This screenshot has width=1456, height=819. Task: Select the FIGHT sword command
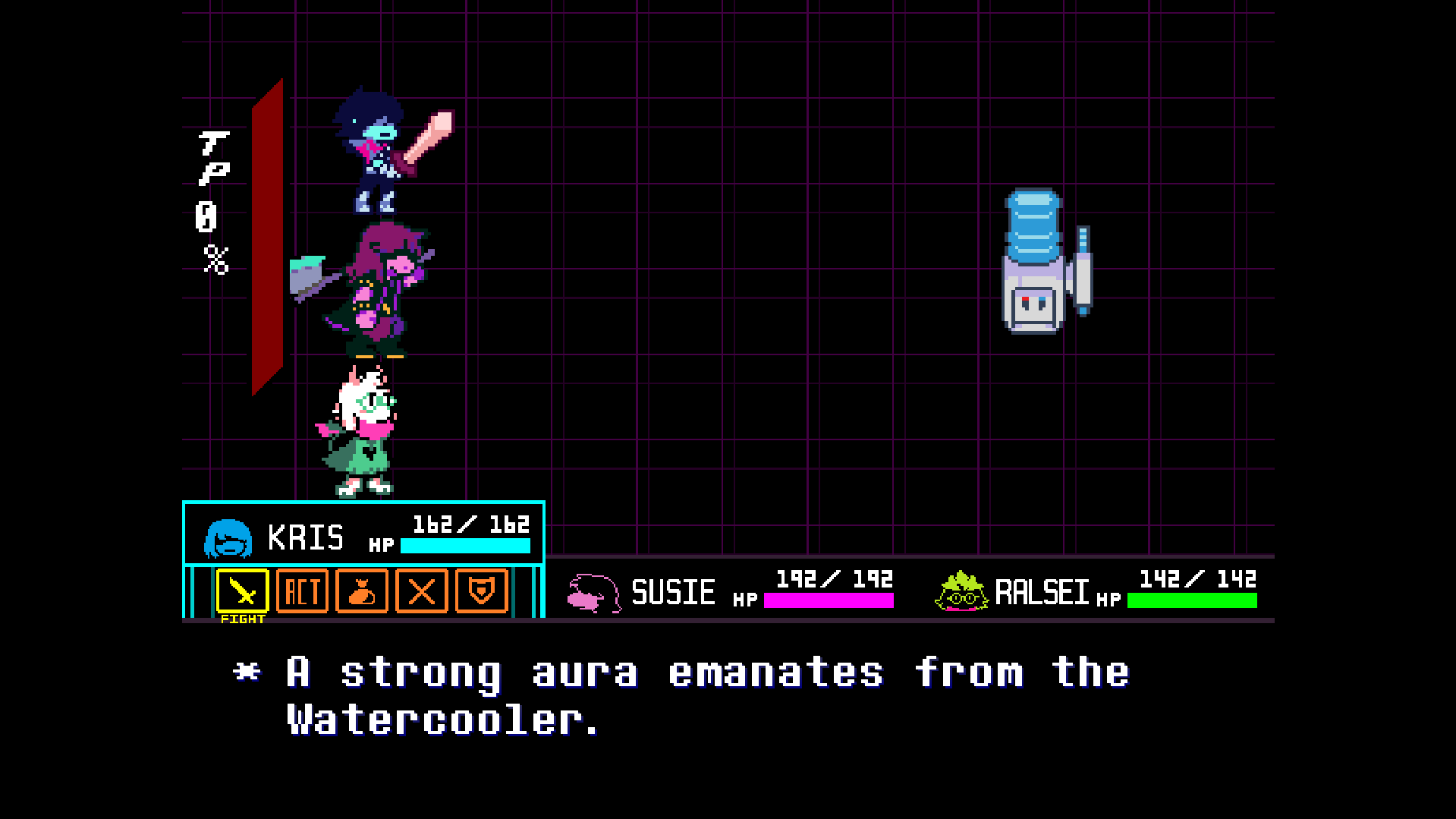click(x=242, y=591)
